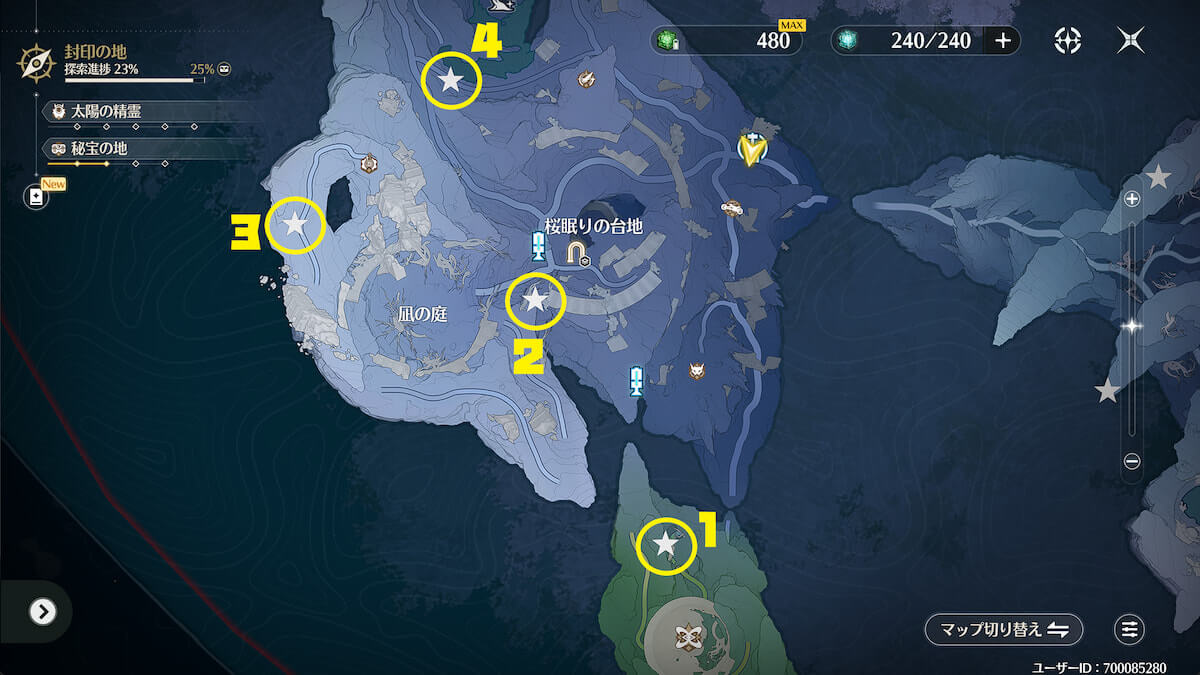This screenshot has height=675, width=1200.
Task: Open the map filter settings icon
Action: click(1129, 629)
